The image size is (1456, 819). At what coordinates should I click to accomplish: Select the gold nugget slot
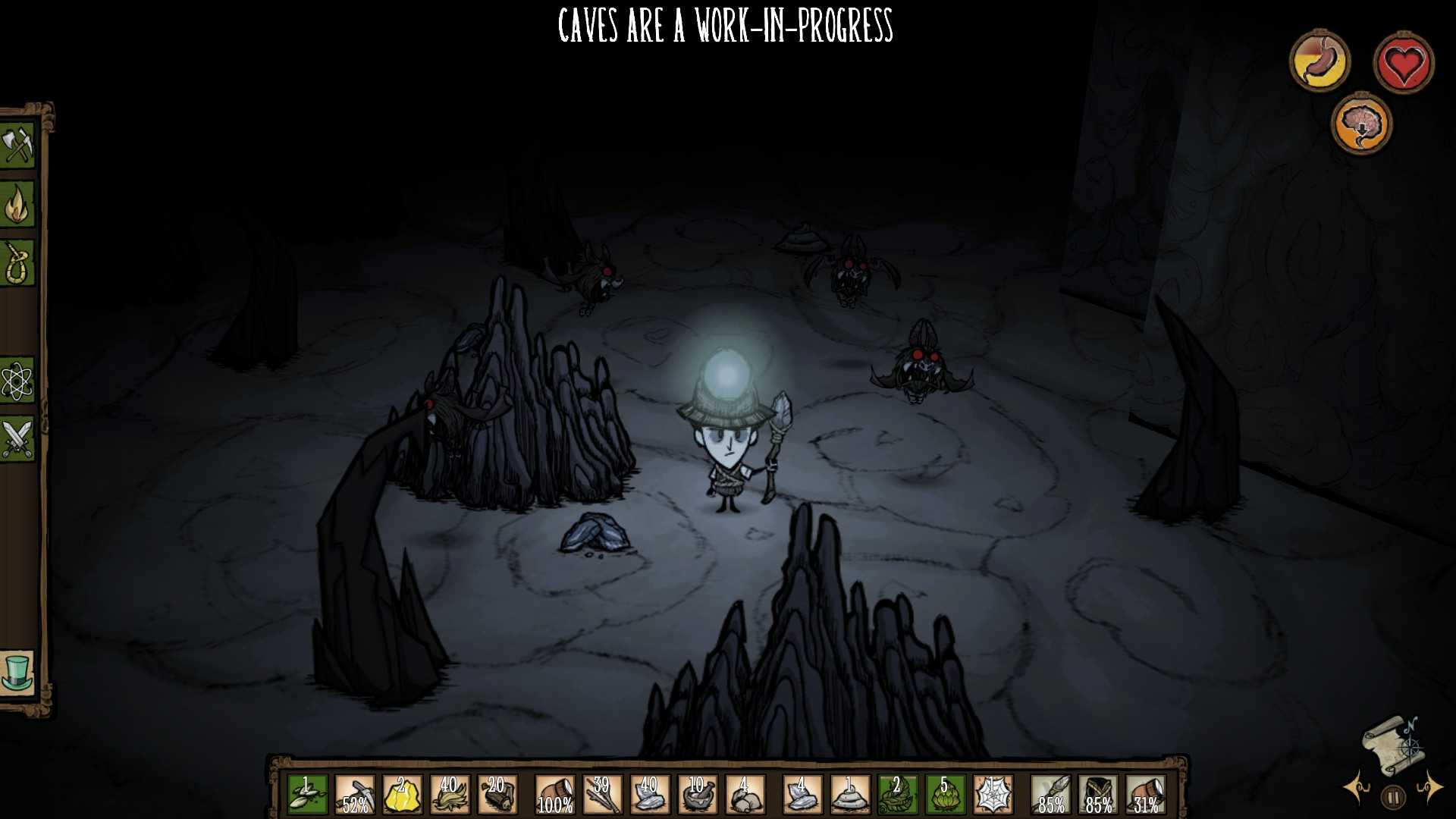point(403,794)
